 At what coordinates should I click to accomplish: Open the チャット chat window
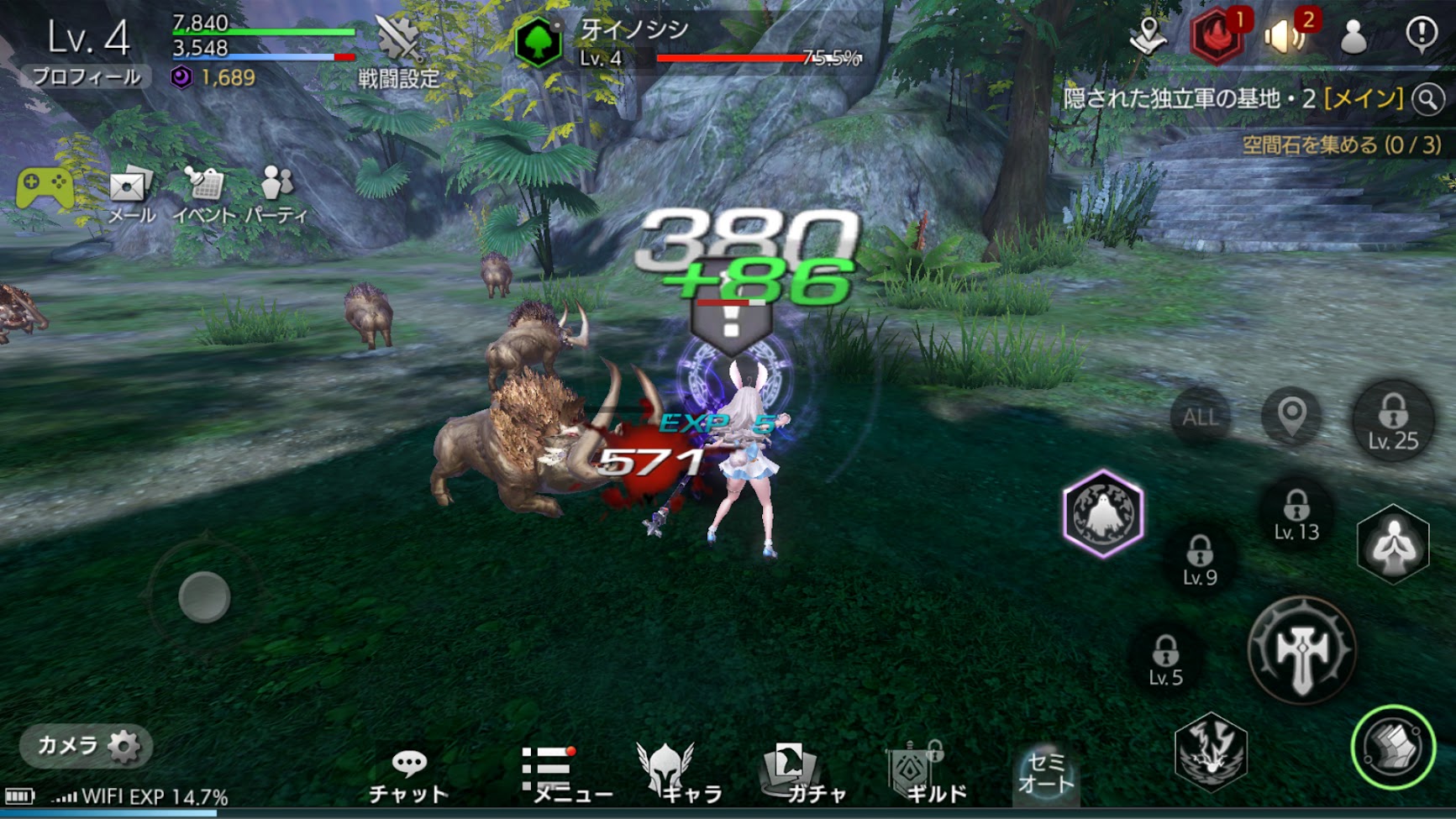click(x=408, y=774)
